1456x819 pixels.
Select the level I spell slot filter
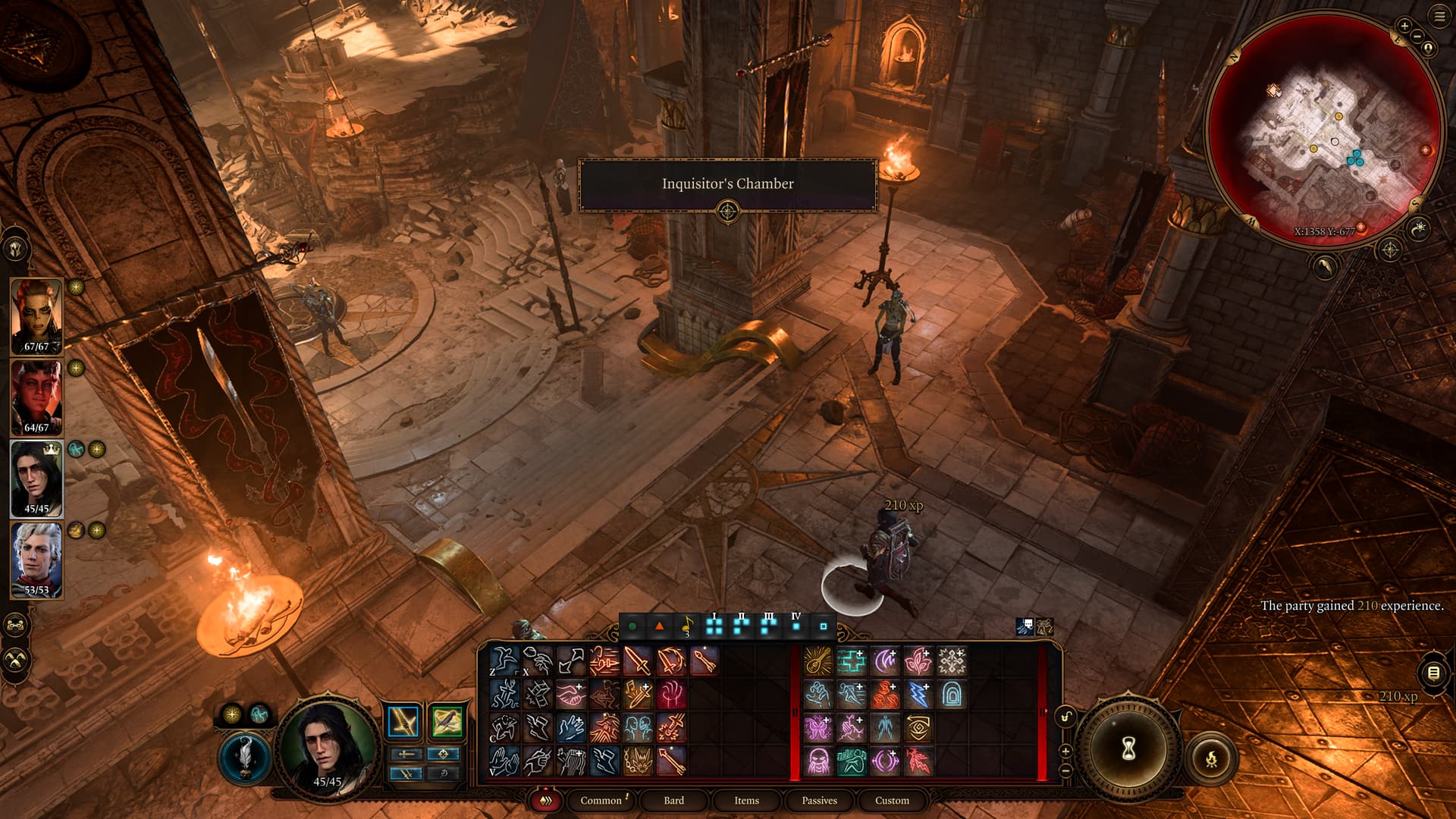click(x=714, y=626)
